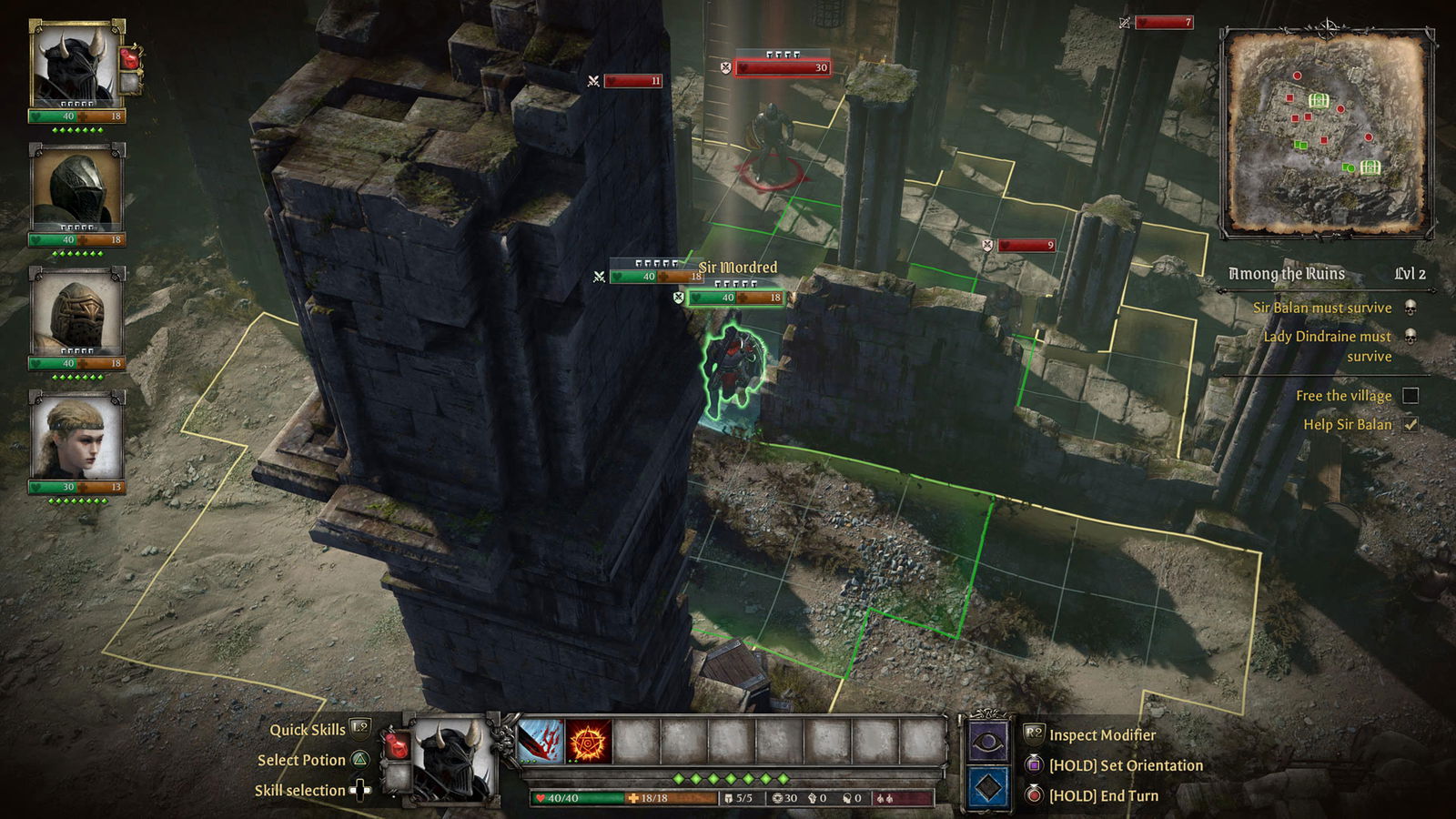Click the red potion beside the top portrait
Screen dimensions: 1456x819
point(131,58)
